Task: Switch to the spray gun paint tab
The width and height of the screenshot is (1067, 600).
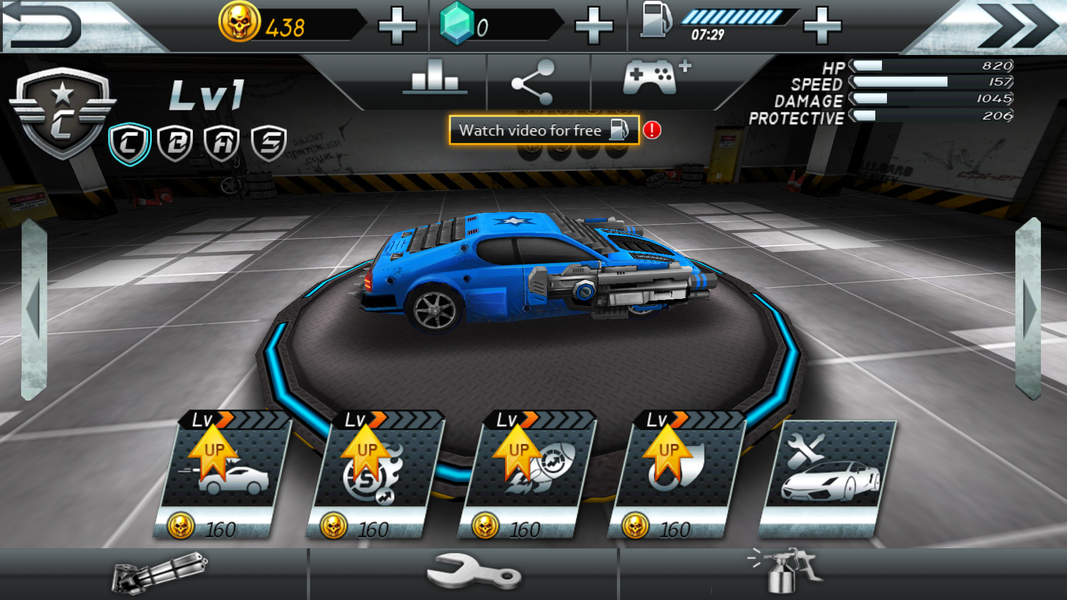Action: click(x=787, y=570)
